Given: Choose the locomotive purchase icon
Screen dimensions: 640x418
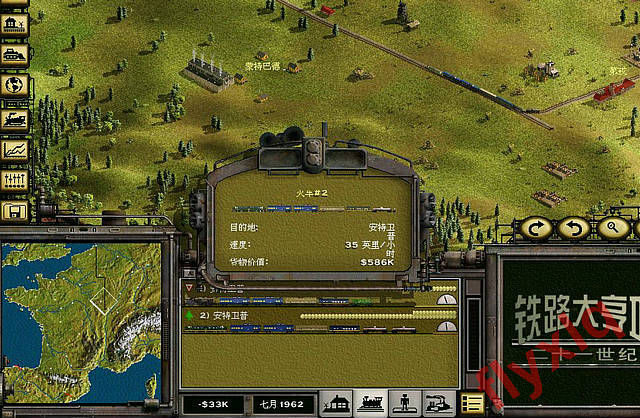Looking at the screenshot, I should tap(15, 117).
